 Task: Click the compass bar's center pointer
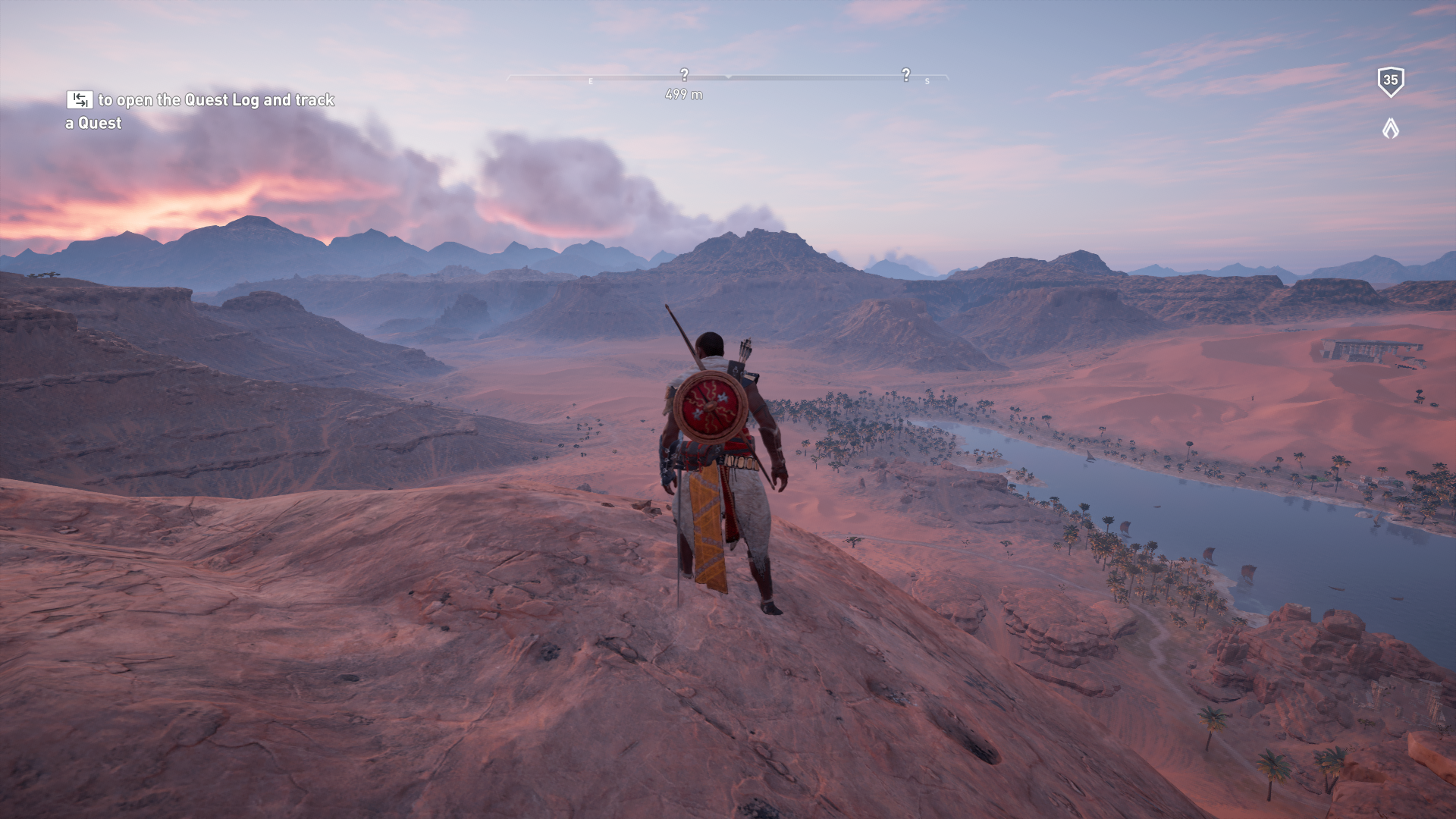coord(728,77)
